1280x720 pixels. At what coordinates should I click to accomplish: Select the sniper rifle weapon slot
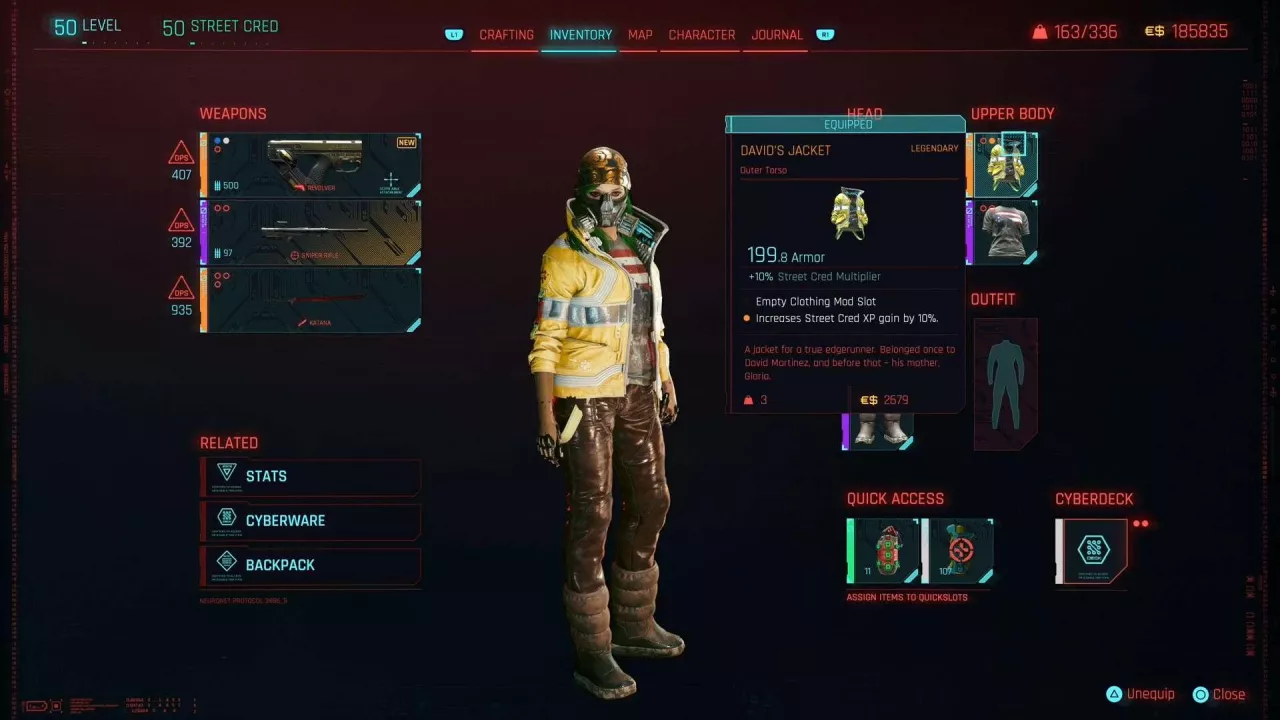pos(310,230)
